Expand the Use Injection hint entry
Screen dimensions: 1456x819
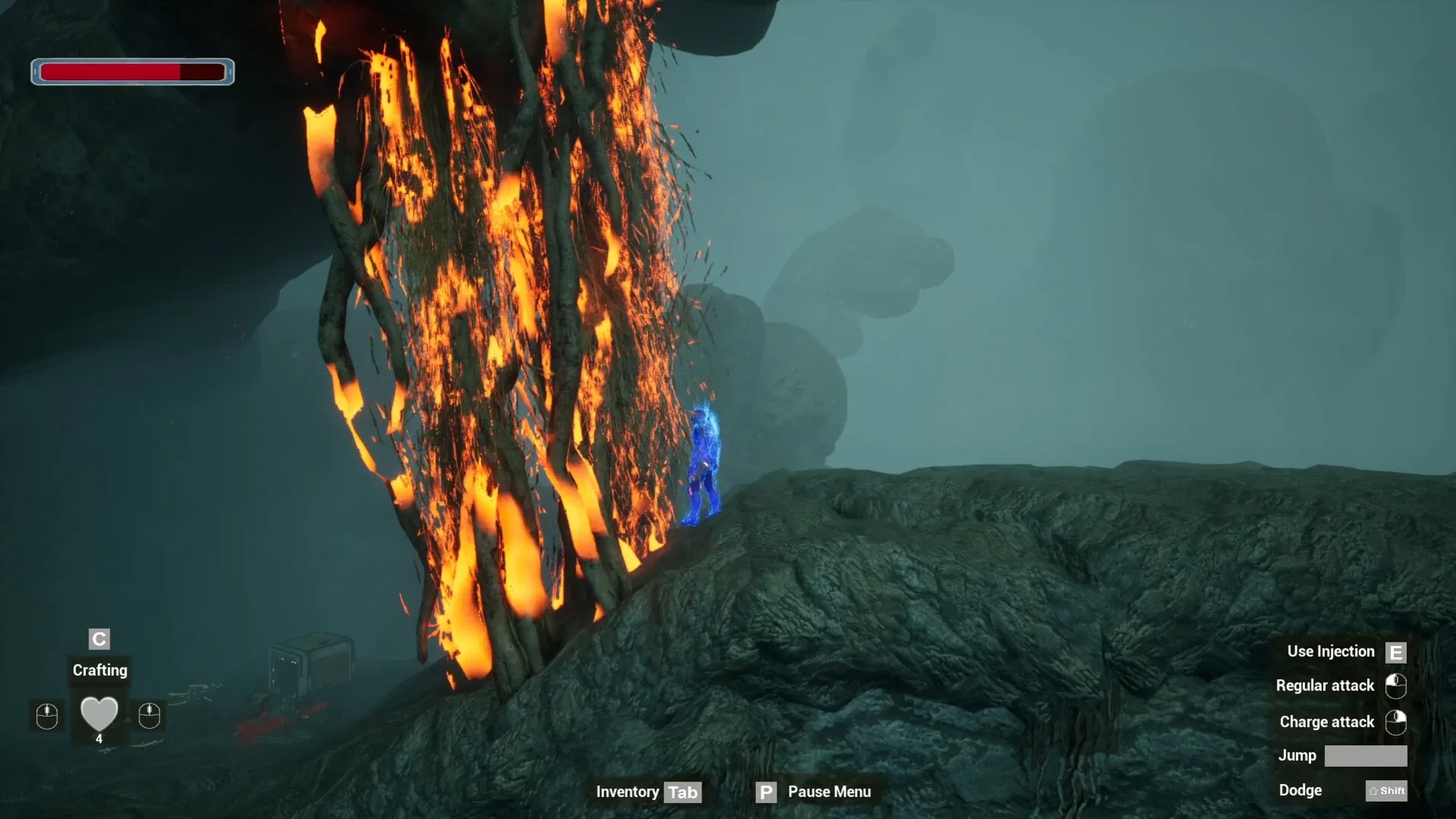pos(1331,651)
